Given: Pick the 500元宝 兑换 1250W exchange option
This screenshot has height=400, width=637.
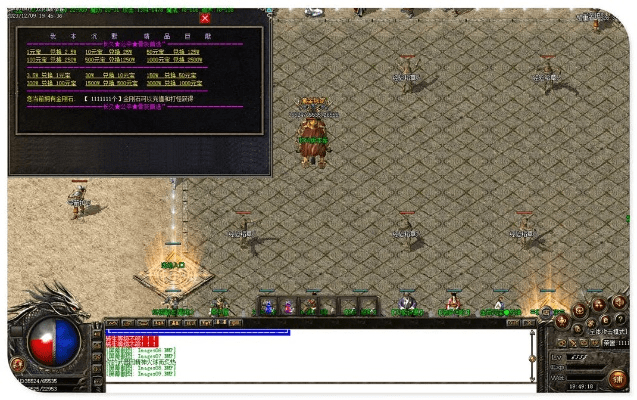Looking at the screenshot, I should point(109,59).
